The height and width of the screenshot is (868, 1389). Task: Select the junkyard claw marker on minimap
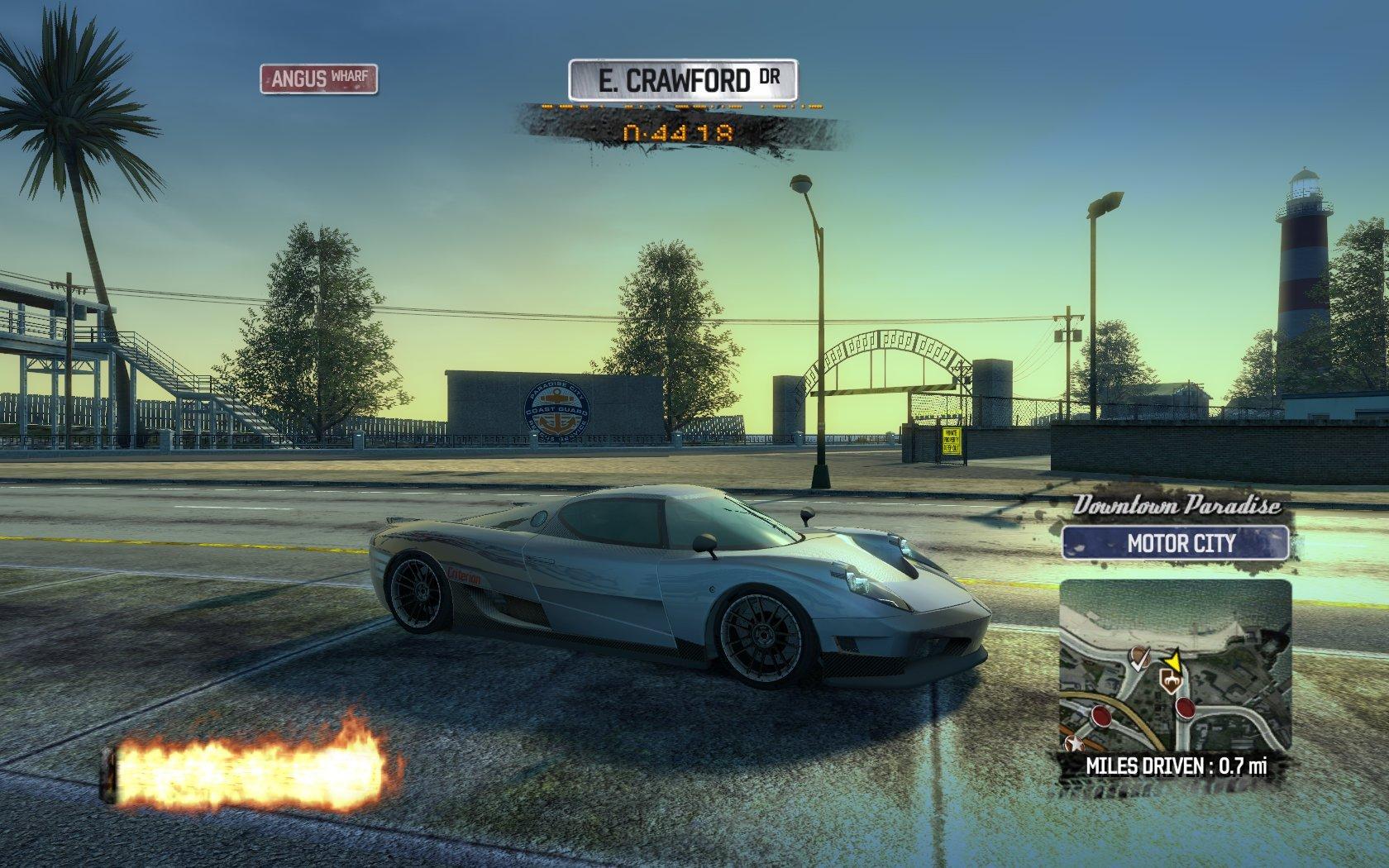pos(1169,680)
